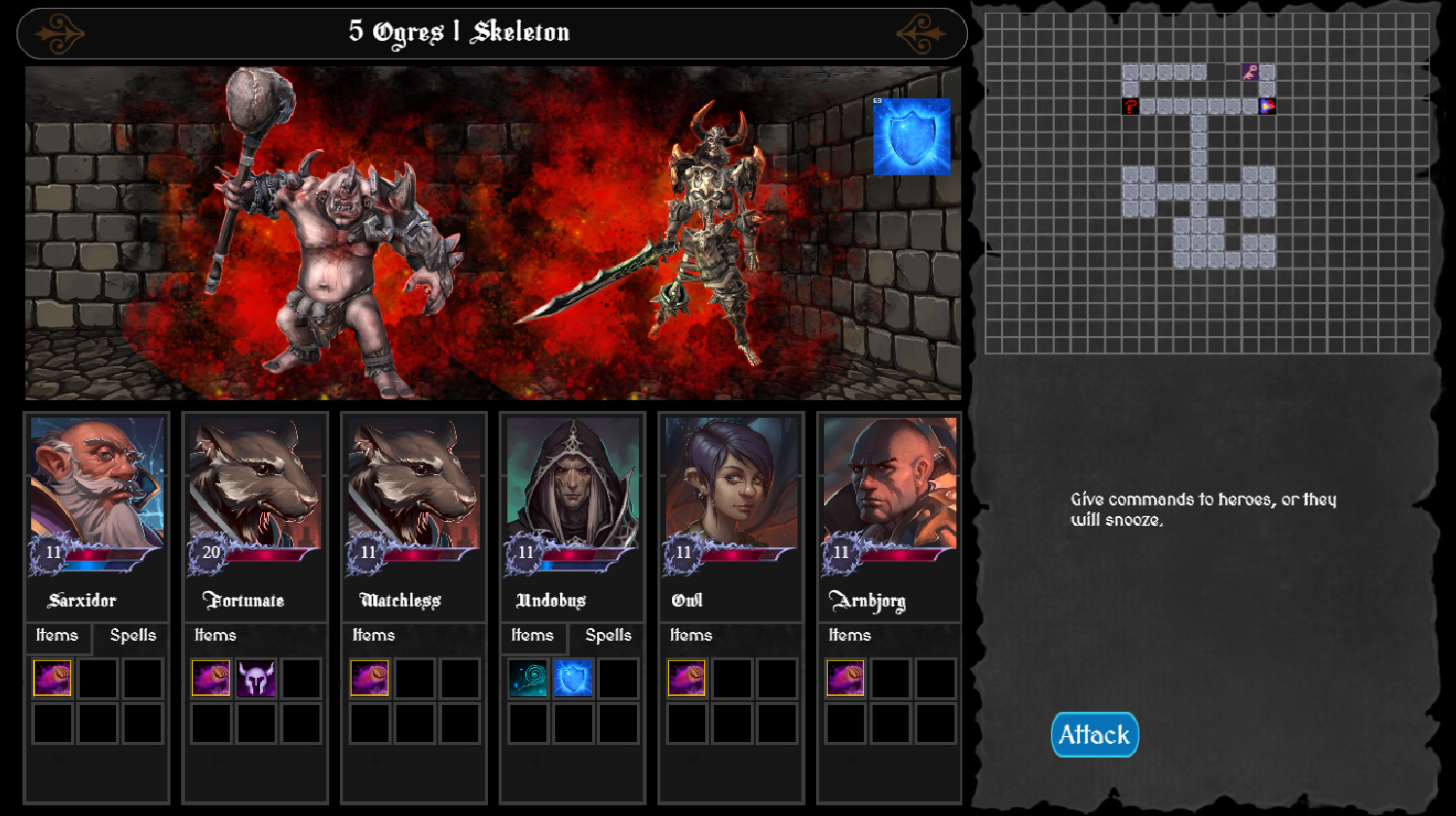Select Sarxidor's hero portrait

96,484
